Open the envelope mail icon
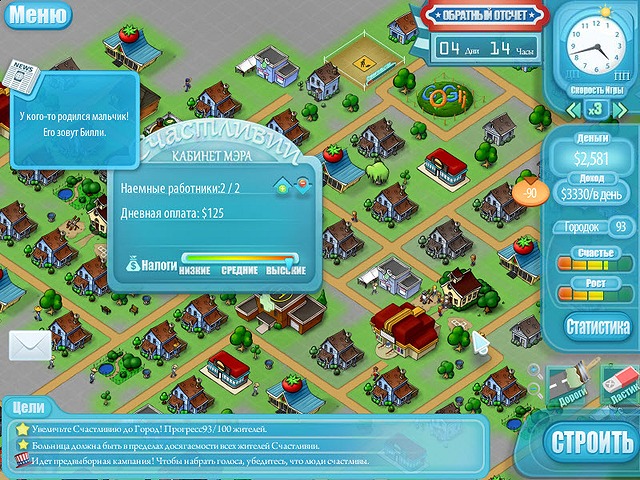This screenshot has height=480, width=640. pyautogui.click(x=30, y=345)
